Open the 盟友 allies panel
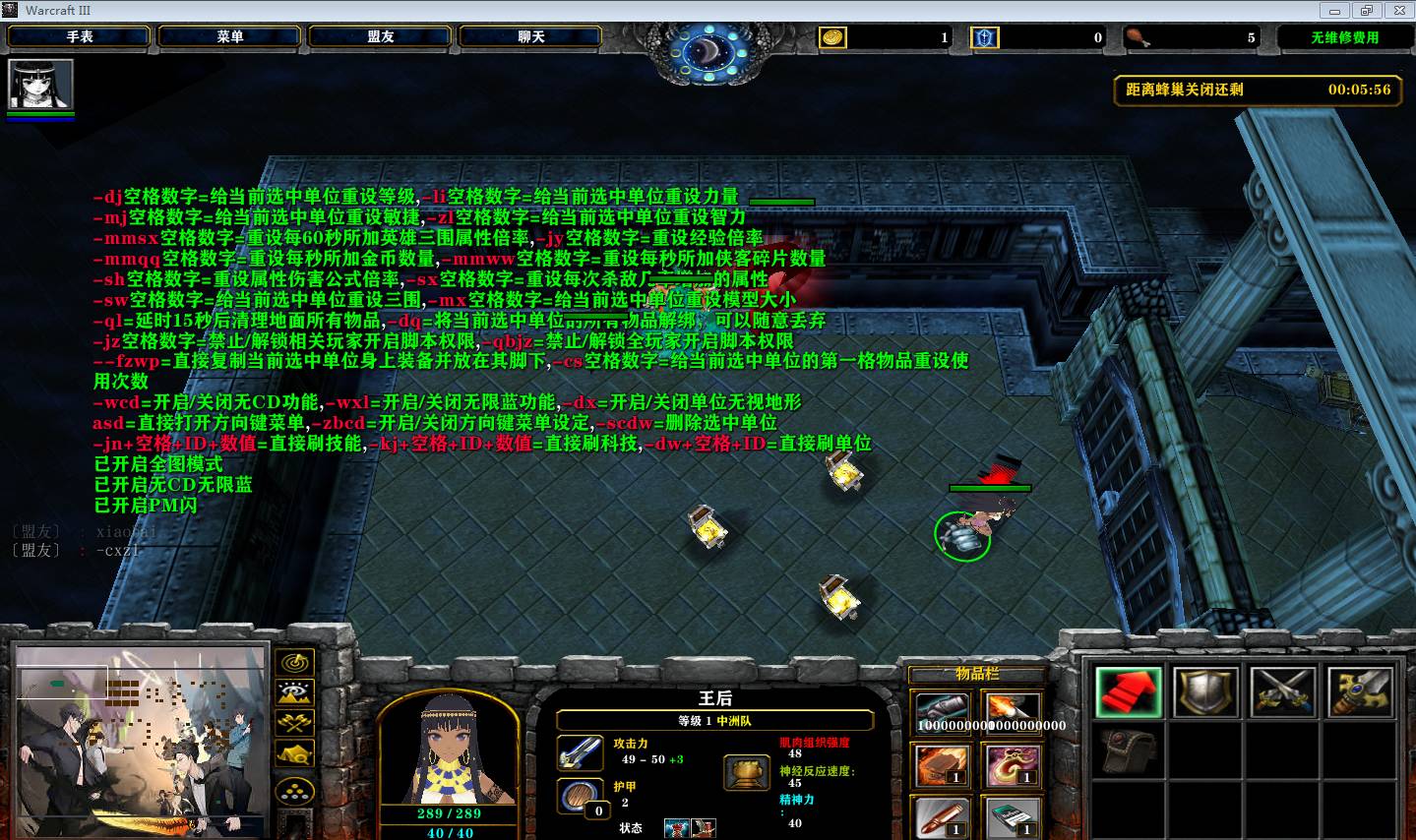 click(x=381, y=36)
